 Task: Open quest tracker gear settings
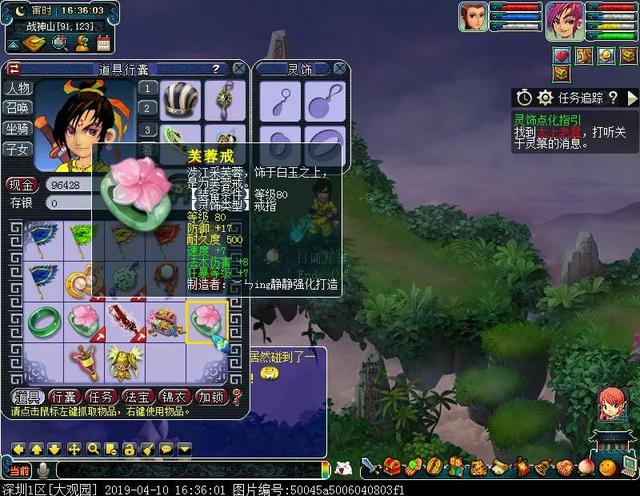coord(545,97)
